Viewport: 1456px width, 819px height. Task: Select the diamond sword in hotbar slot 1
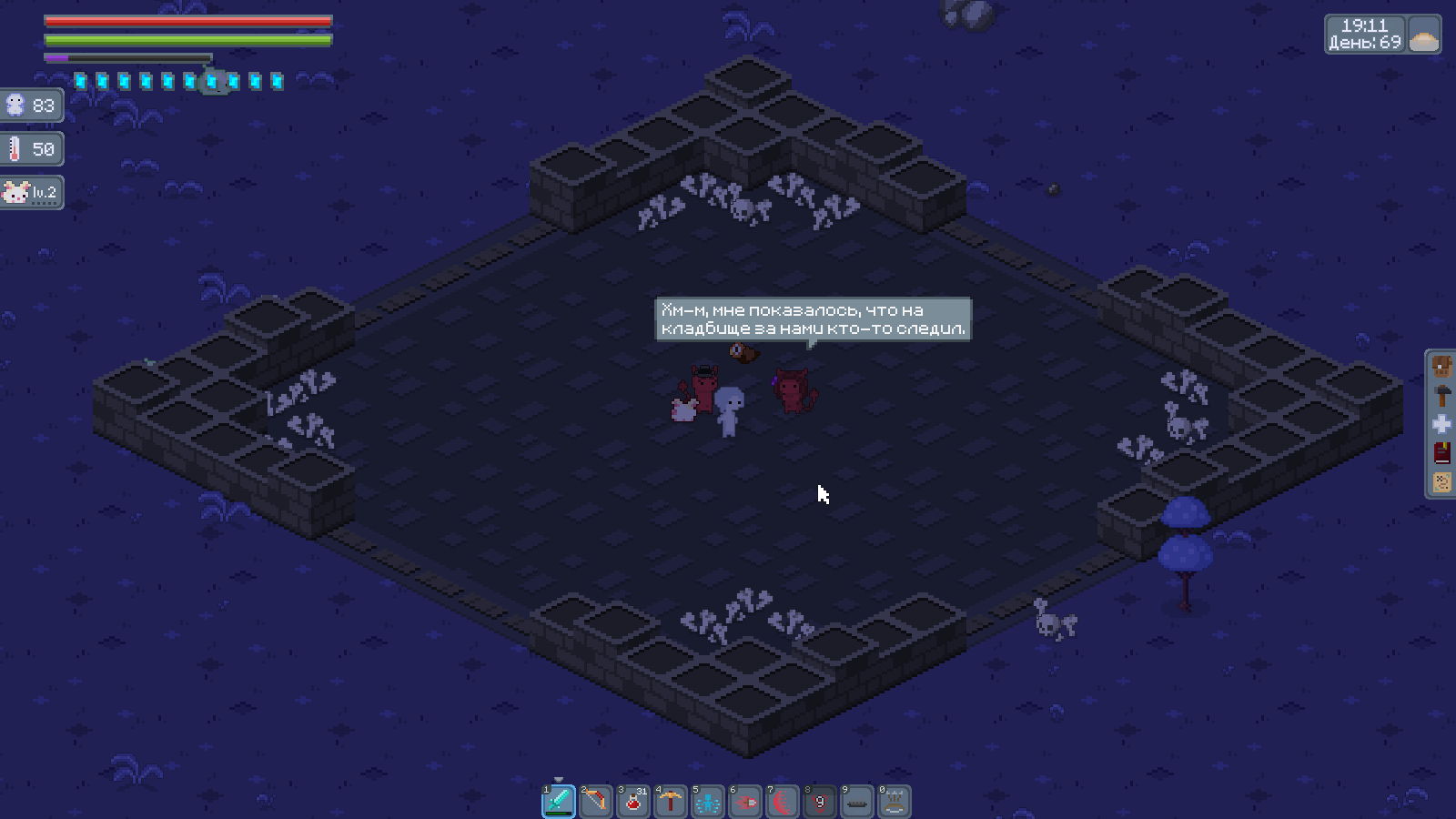click(559, 802)
